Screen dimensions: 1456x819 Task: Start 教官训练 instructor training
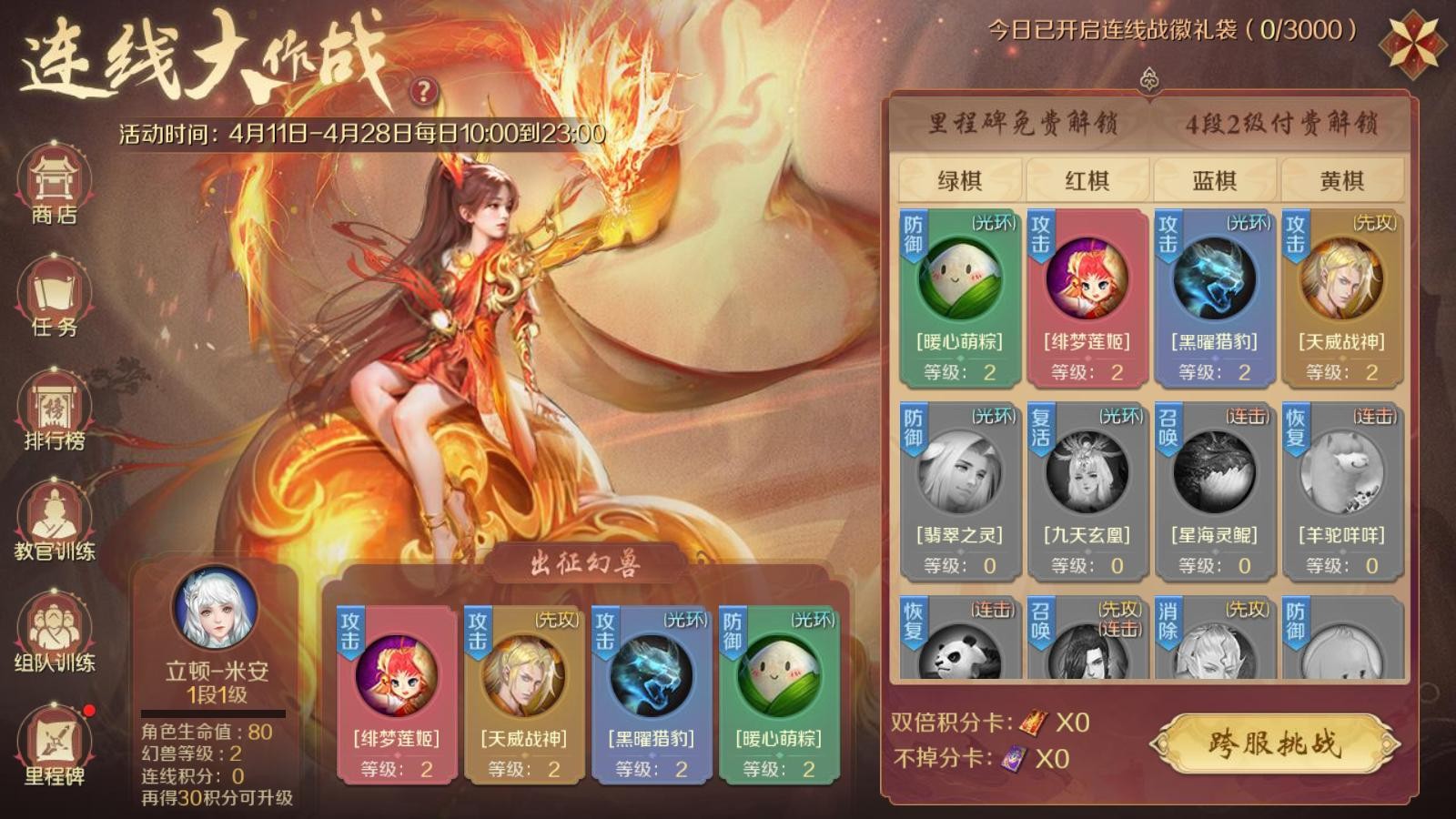tap(54, 522)
